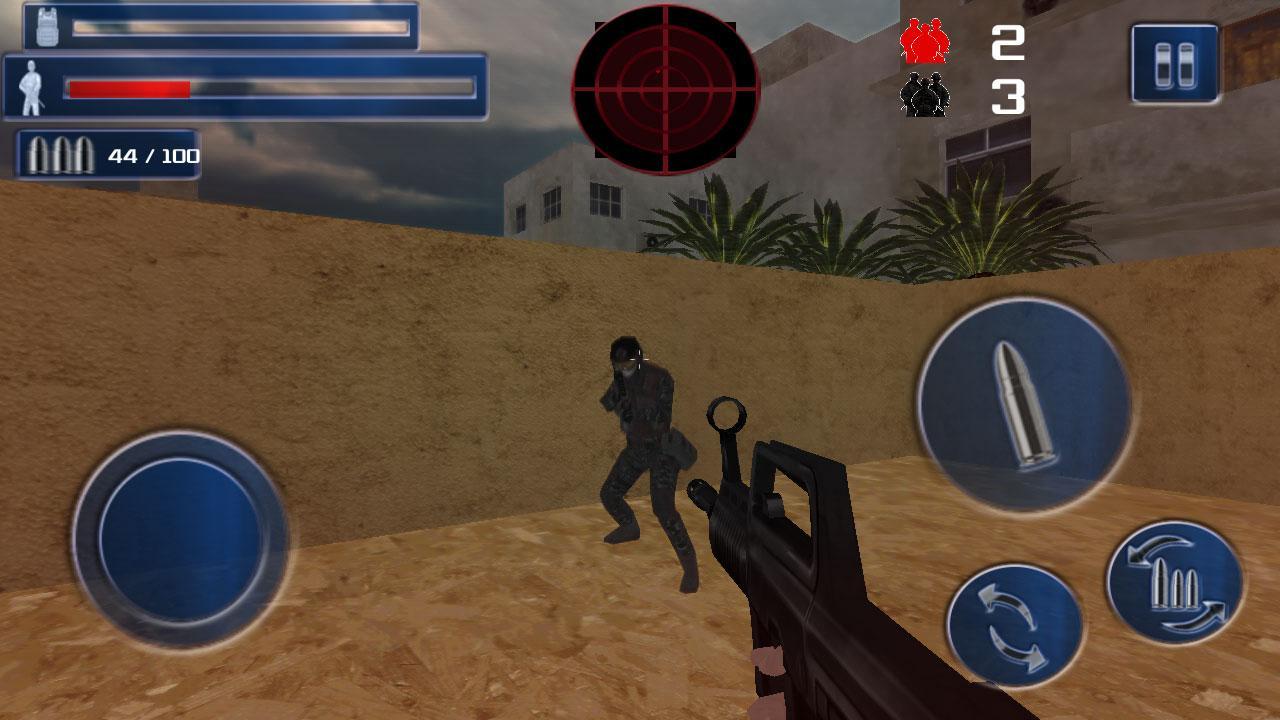Tap the number 3 enemy counter
Viewport: 1280px width, 720px height.
pos(1010,98)
